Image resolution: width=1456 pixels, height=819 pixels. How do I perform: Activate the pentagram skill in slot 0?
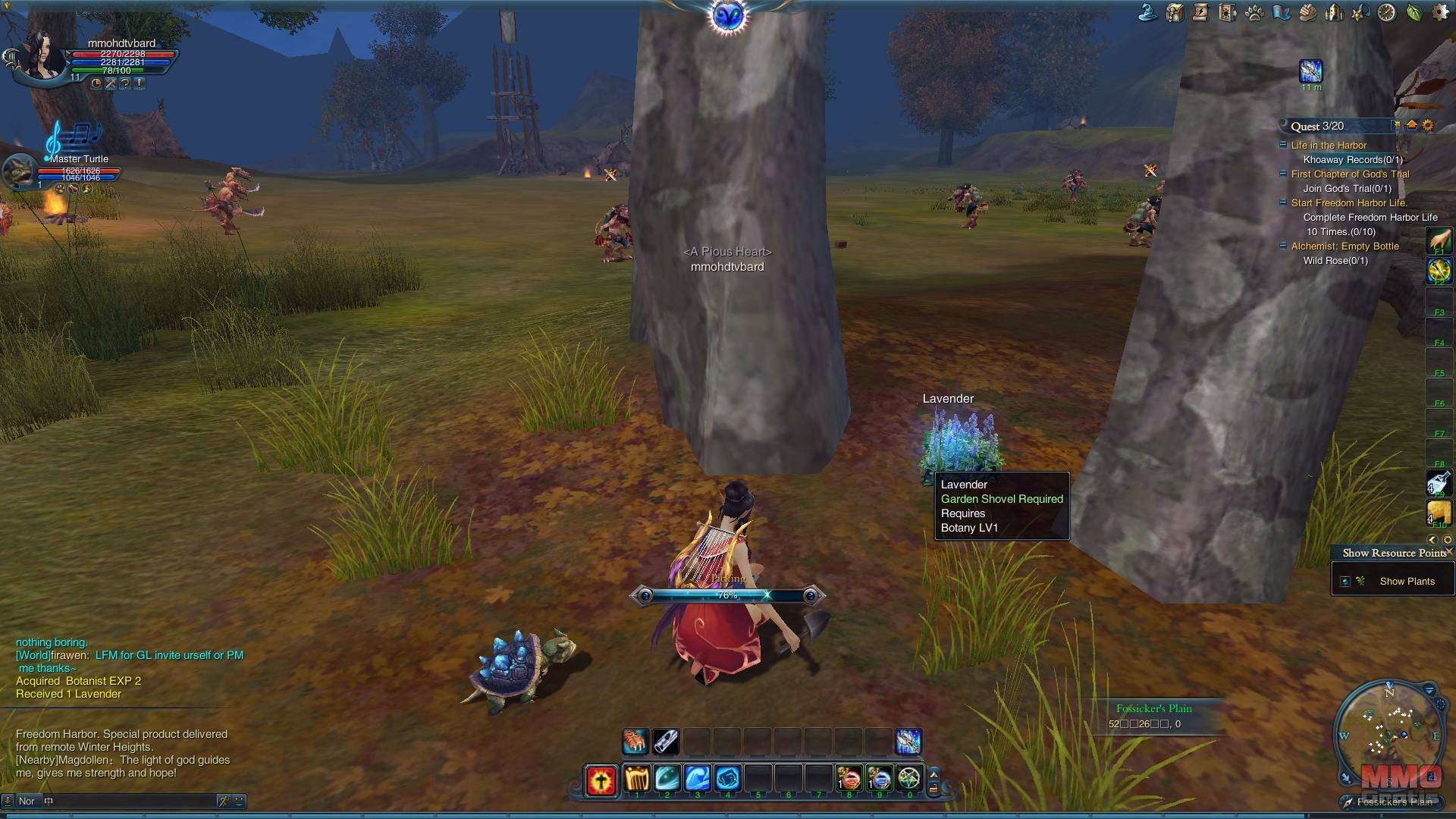(x=908, y=779)
